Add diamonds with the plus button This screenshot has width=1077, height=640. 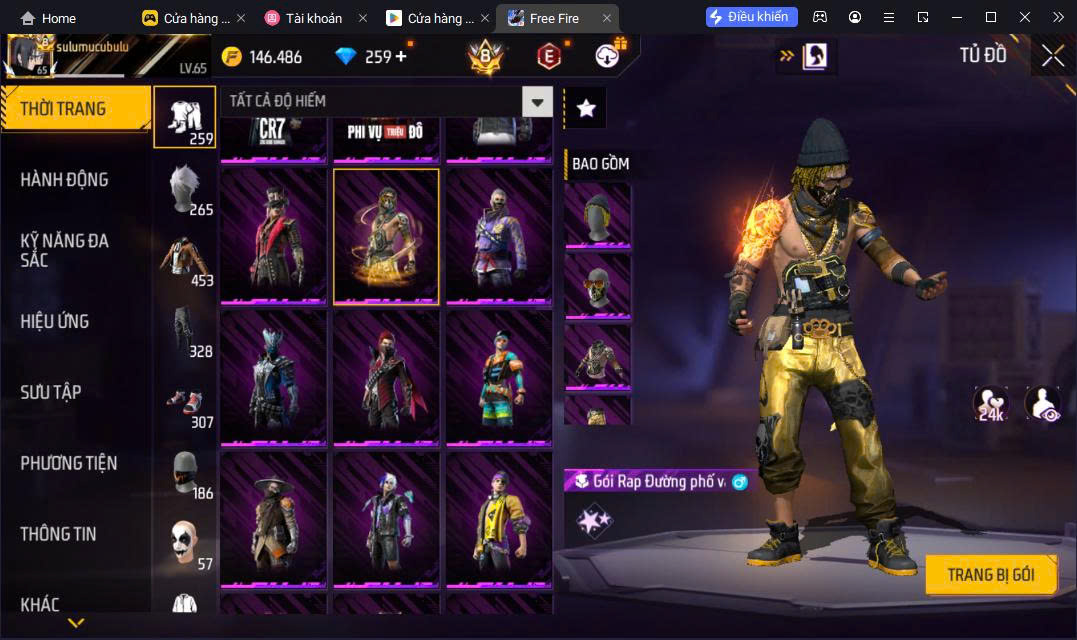click(x=402, y=56)
